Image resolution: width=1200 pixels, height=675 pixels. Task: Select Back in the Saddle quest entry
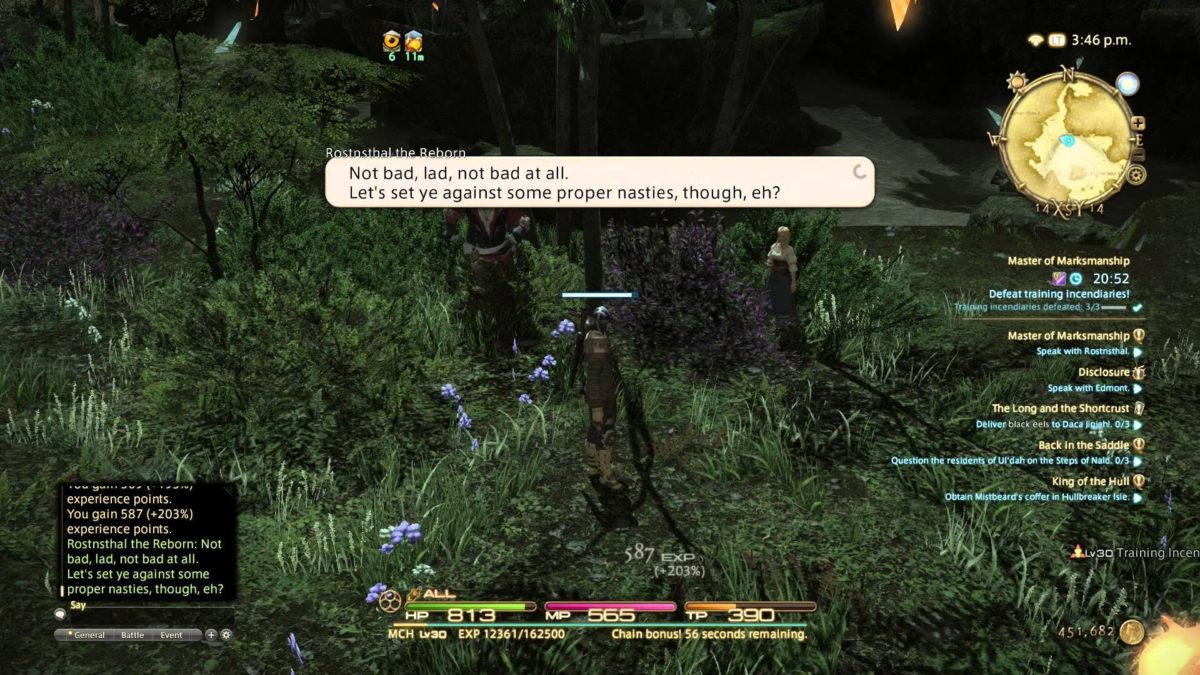tap(1083, 445)
